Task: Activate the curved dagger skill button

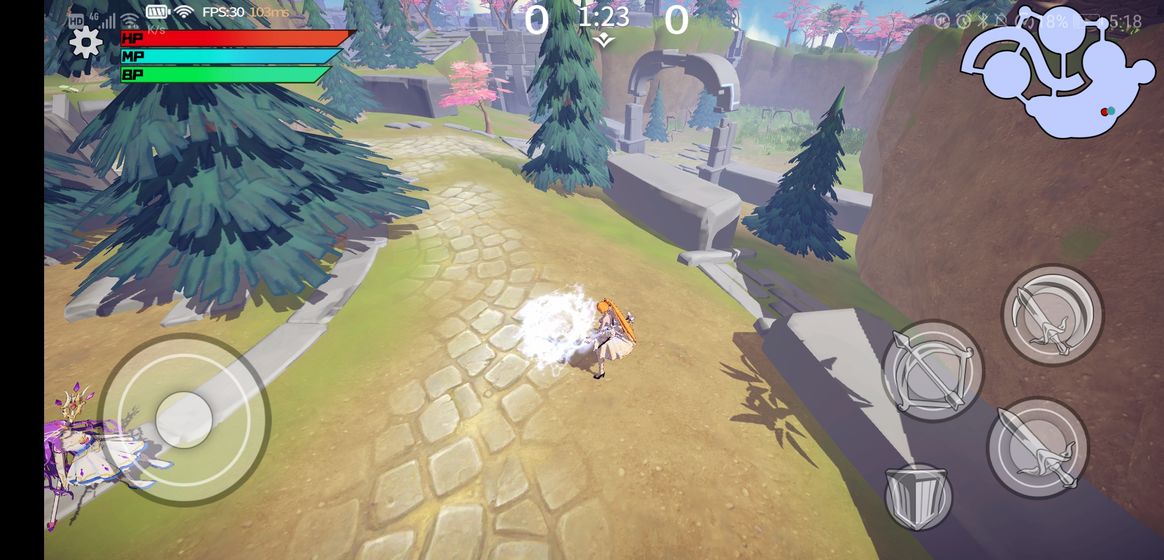Action: click(1051, 315)
